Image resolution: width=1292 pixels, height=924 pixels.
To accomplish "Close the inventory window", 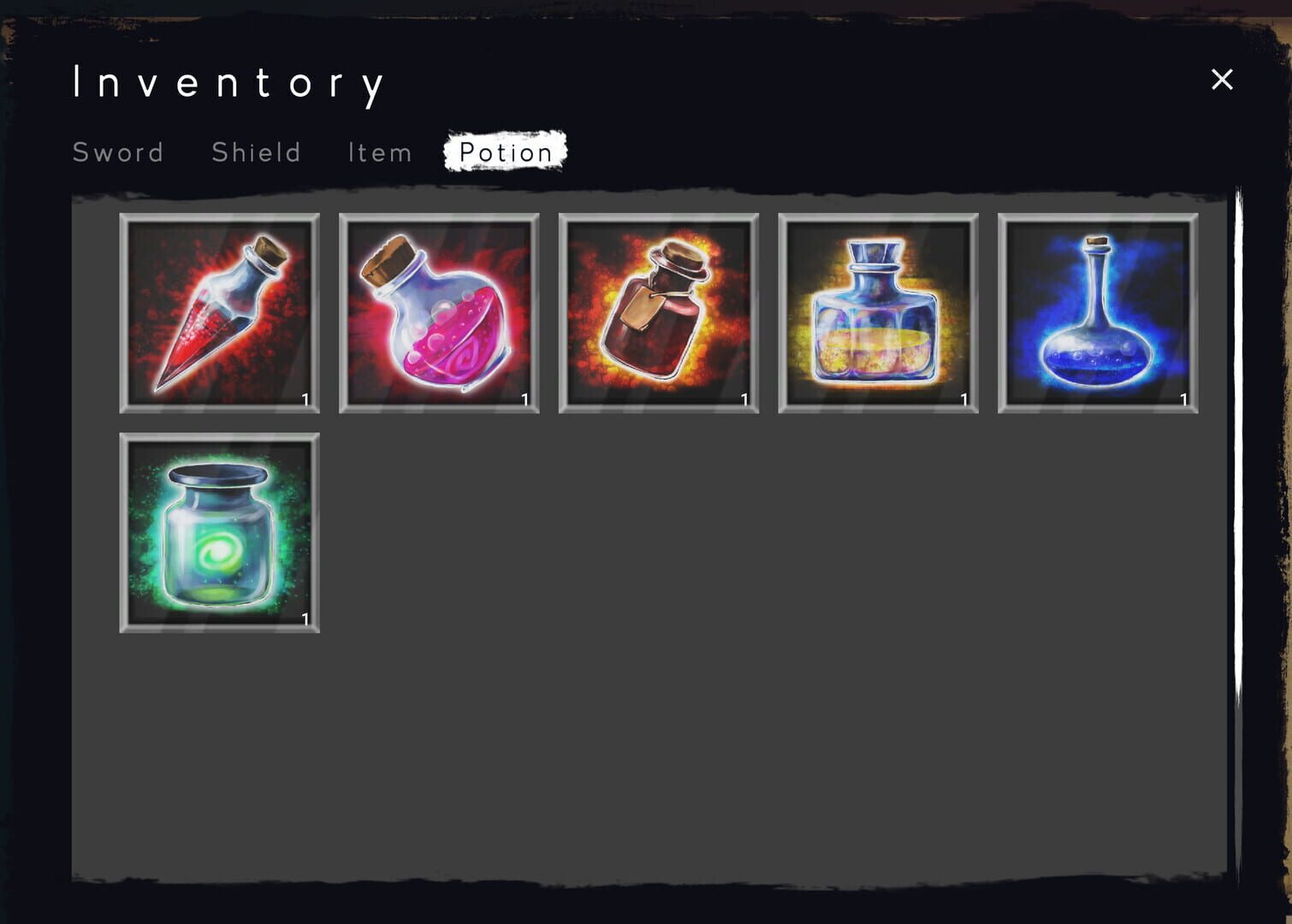I will 1222,79.
